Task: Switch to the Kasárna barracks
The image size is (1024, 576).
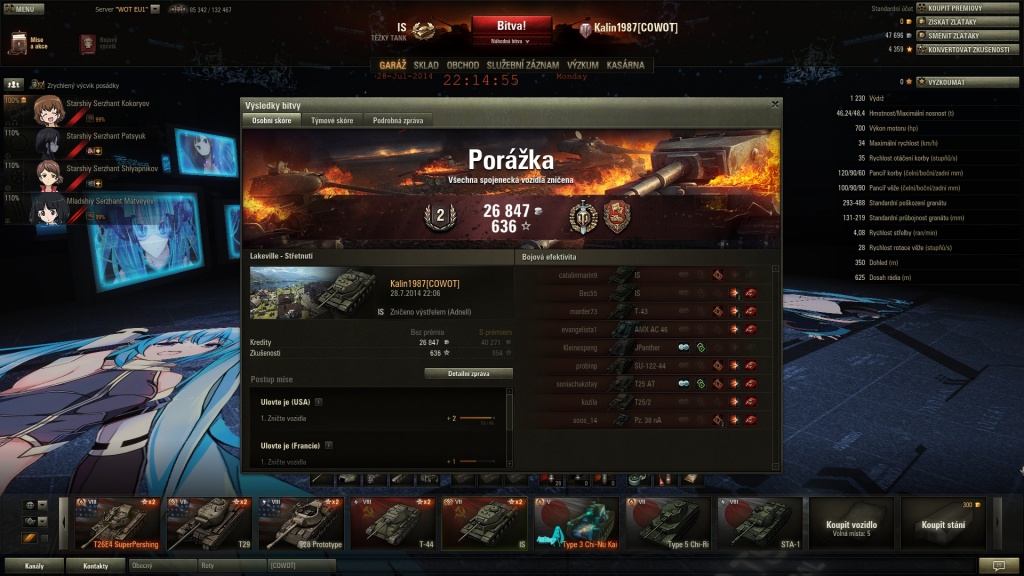Action: tap(626, 65)
